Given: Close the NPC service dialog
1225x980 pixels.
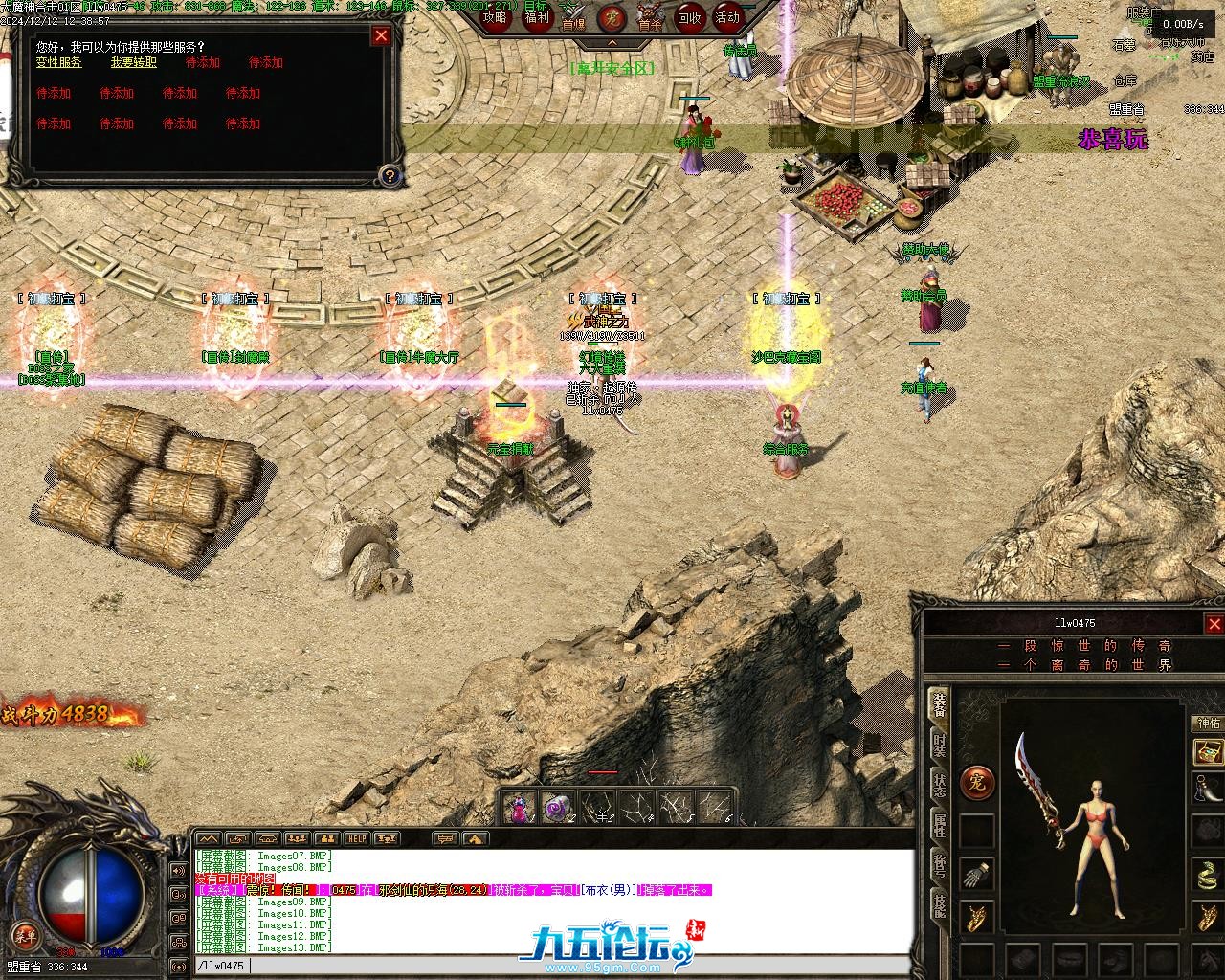Looking at the screenshot, I should 381,35.
